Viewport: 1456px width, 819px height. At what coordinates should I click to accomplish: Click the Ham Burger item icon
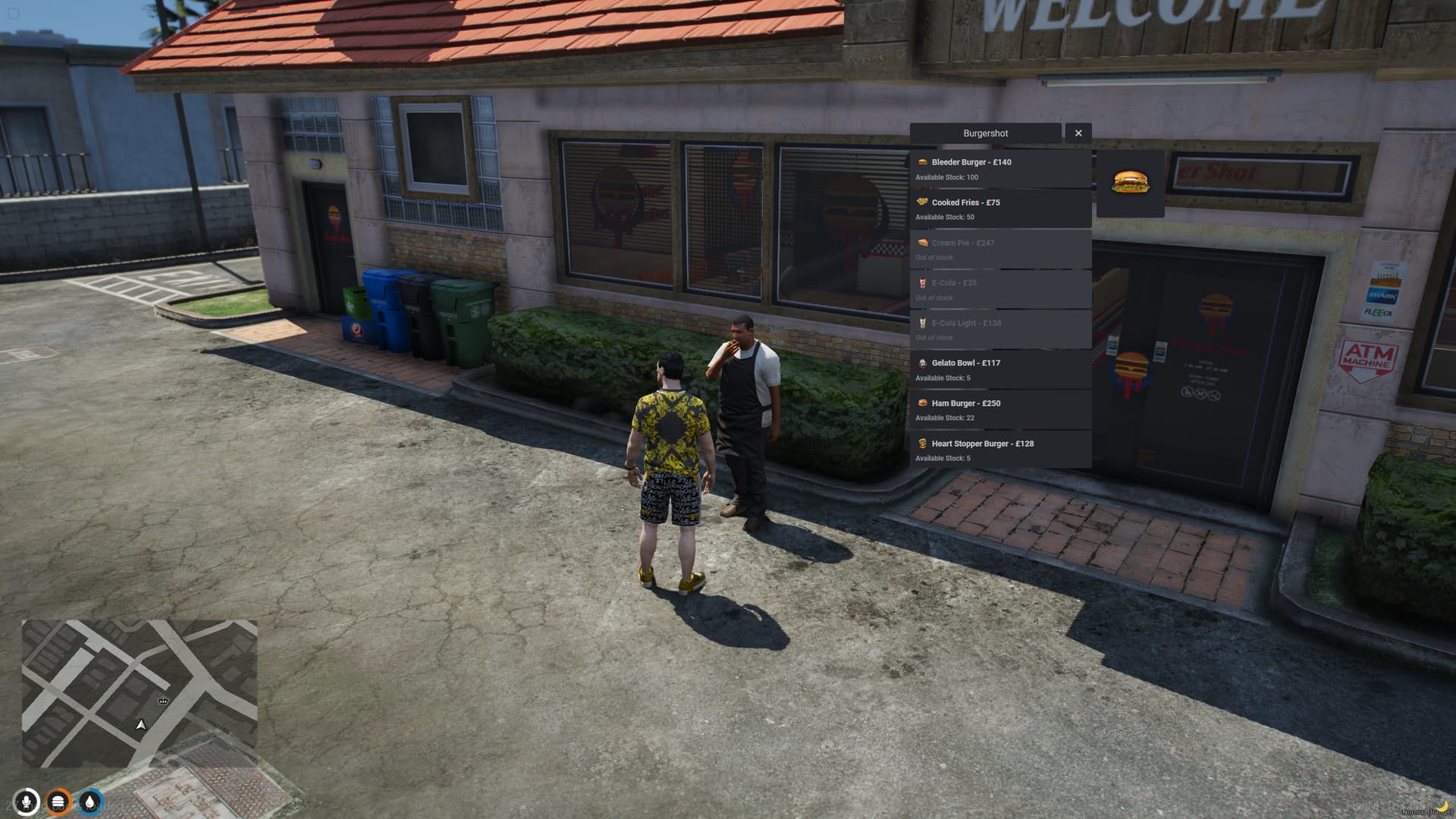(x=922, y=403)
